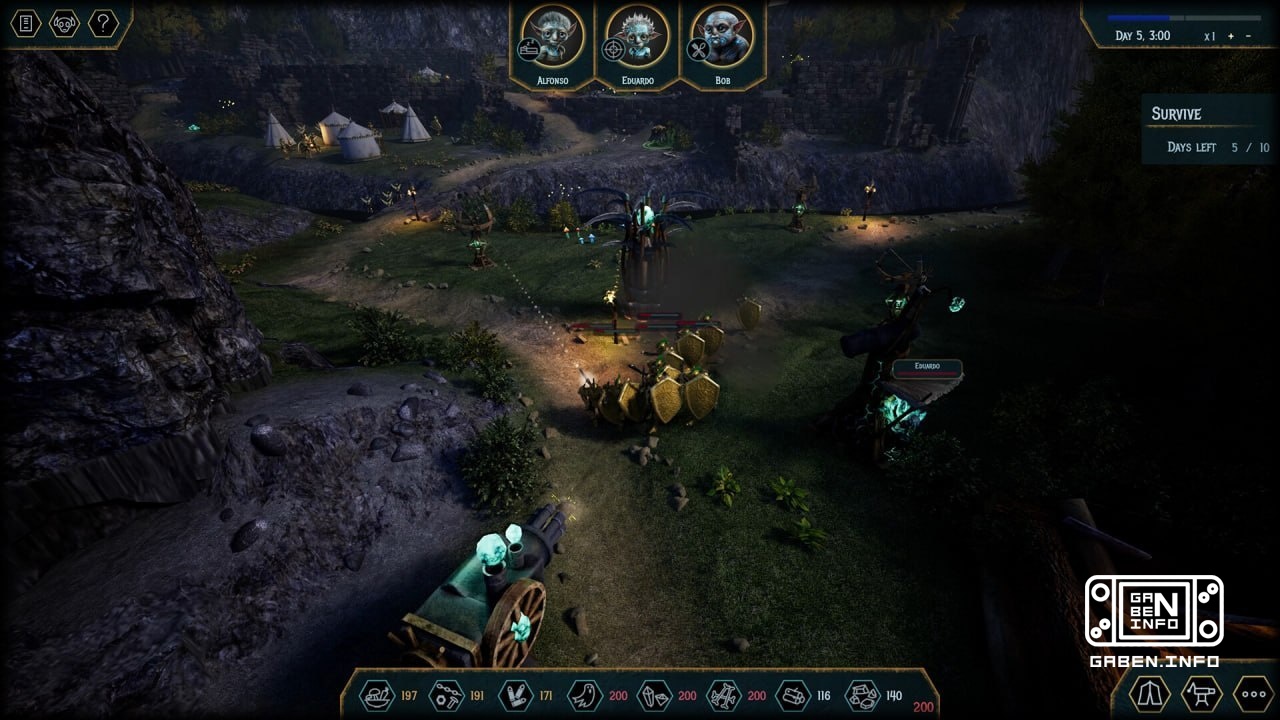The width and height of the screenshot is (1280, 720).
Task: Select the stone rocks resource icon
Action: [x=862, y=695]
